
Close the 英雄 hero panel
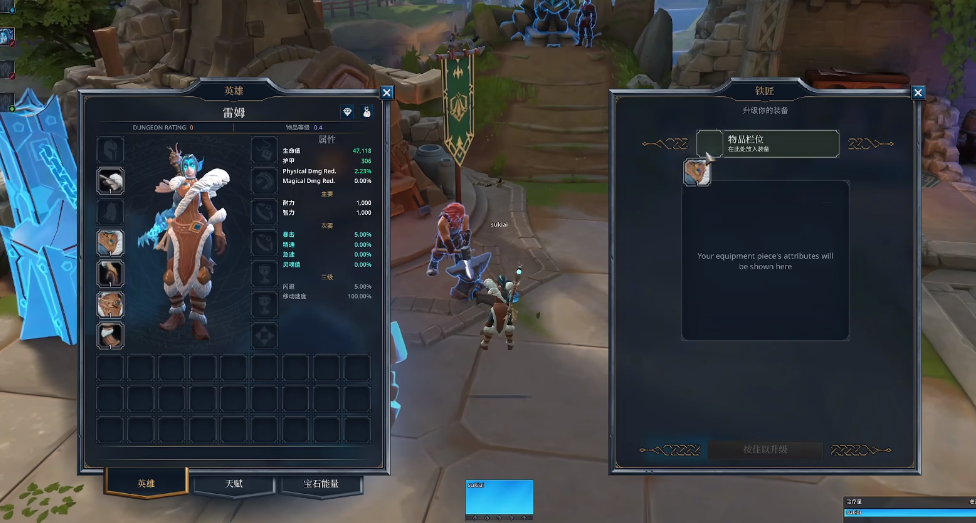387,92
